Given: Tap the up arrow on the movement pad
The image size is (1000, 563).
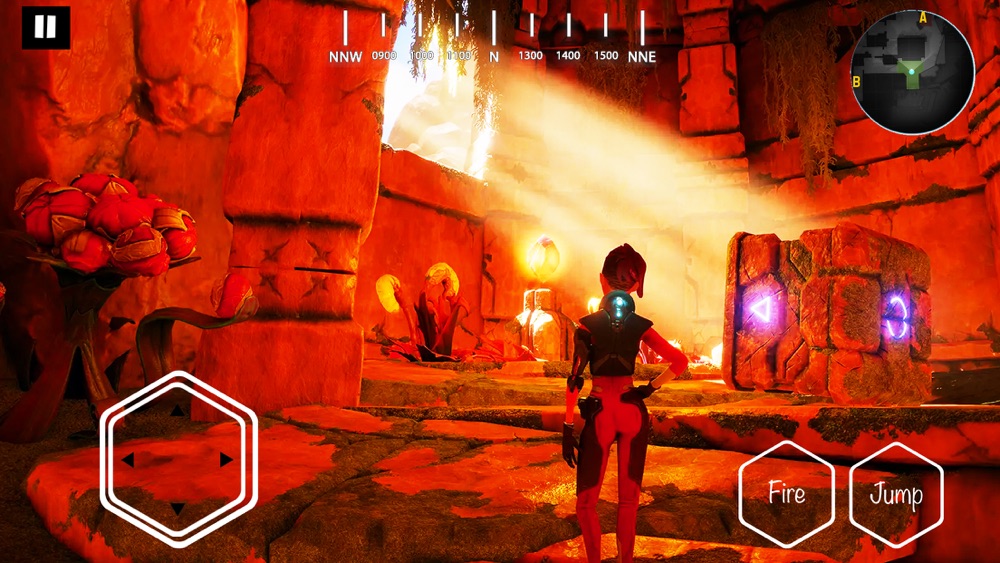Looking at the screenshot, I should (178, 409).
